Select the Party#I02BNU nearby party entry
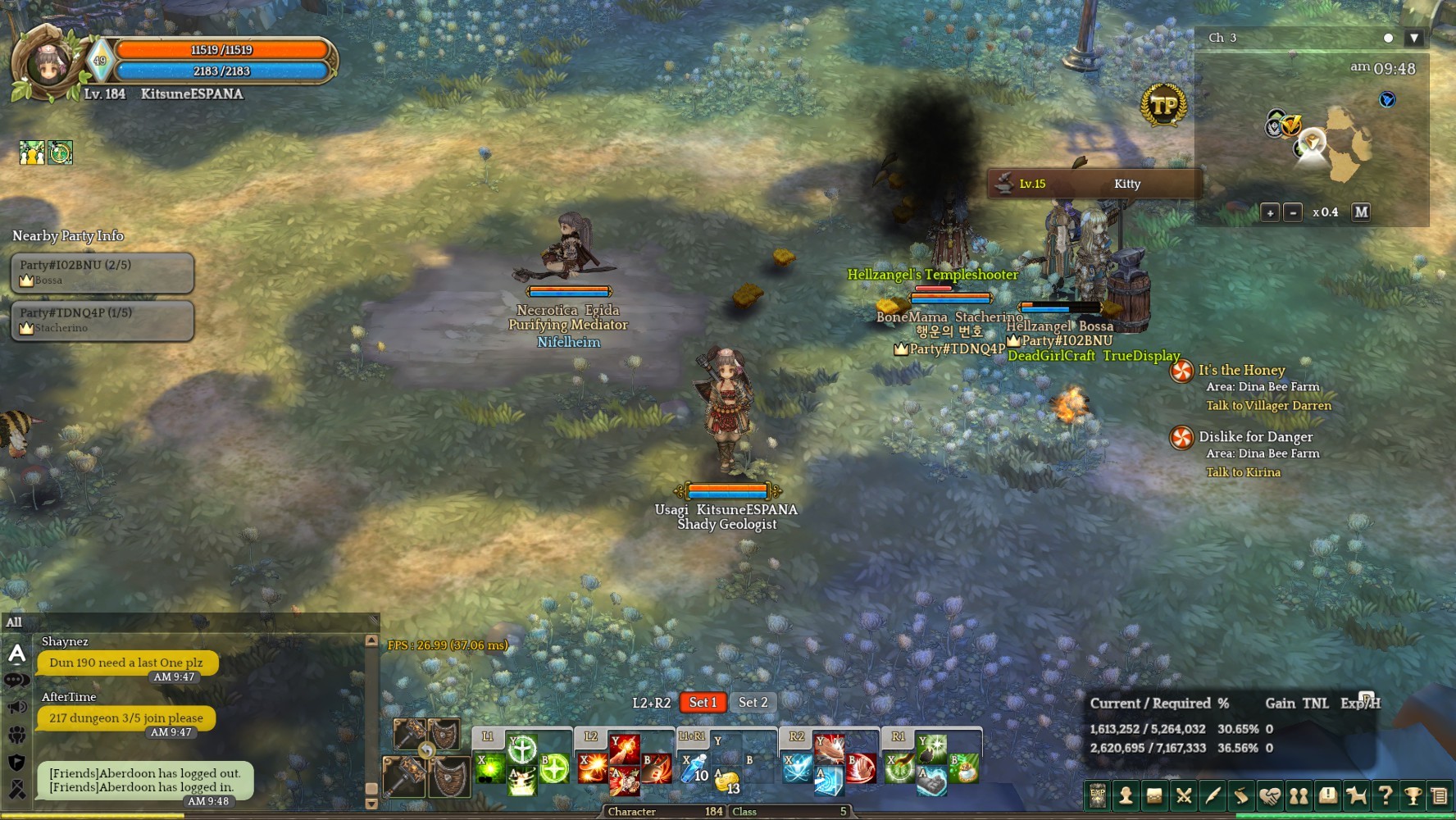1456x820 pixels. [102, 272]
